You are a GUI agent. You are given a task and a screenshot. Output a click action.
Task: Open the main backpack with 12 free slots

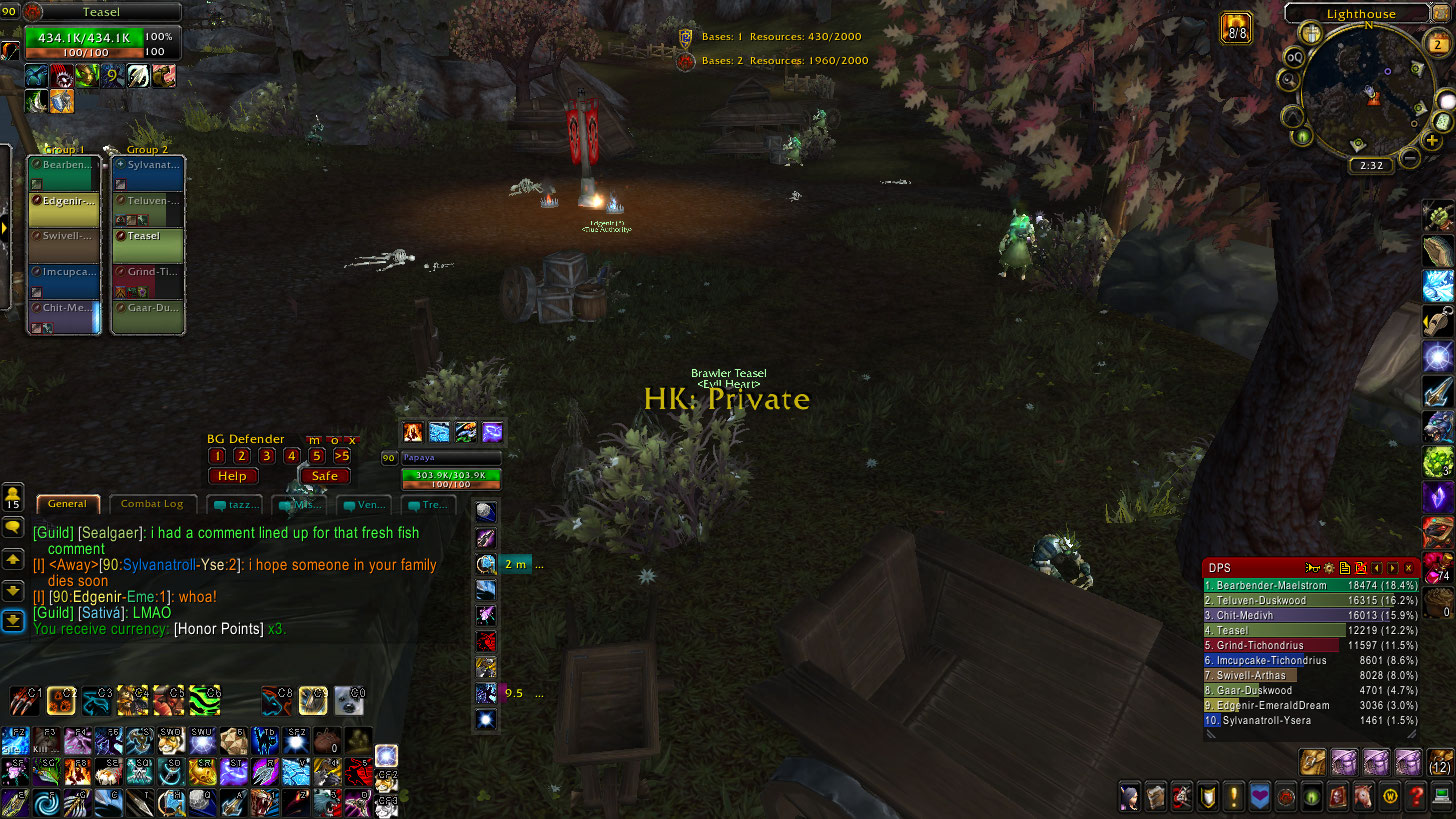click(x=1440, y=762)
